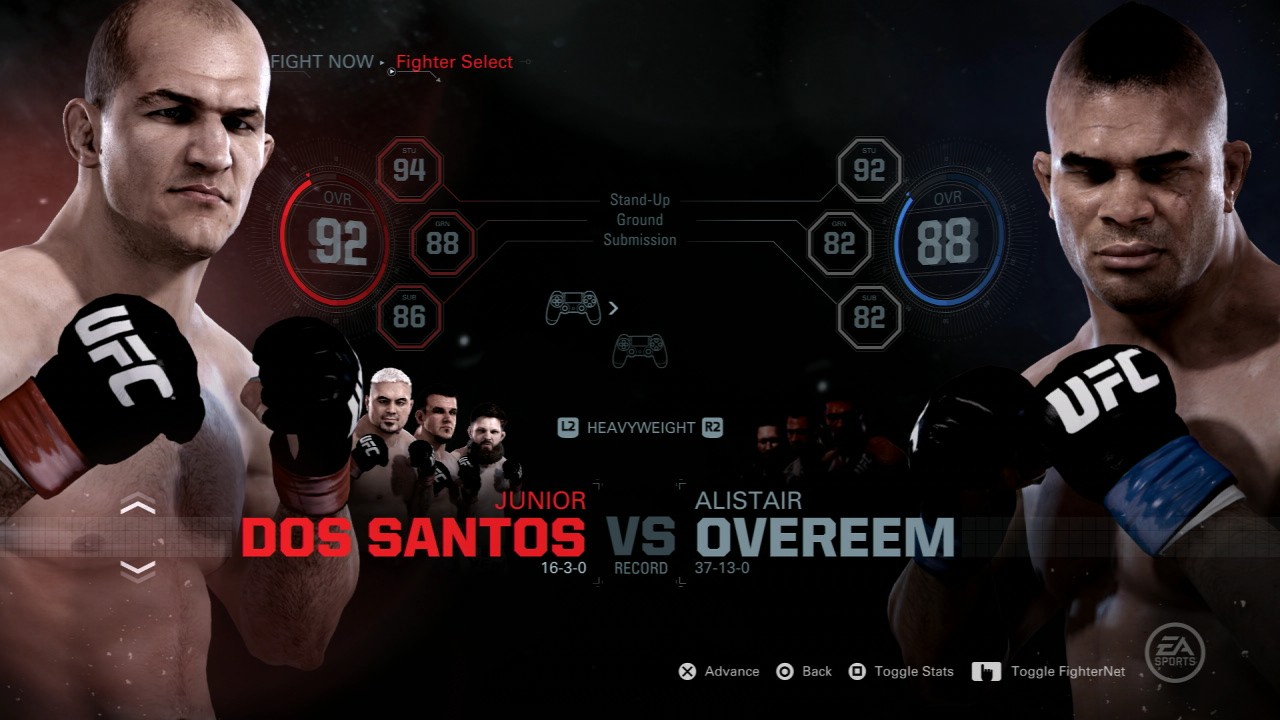The width and height of the screenshot is (1280, 720).
Task: Toggle stats display with Toggle Stats
Action: tap(913, 671)
